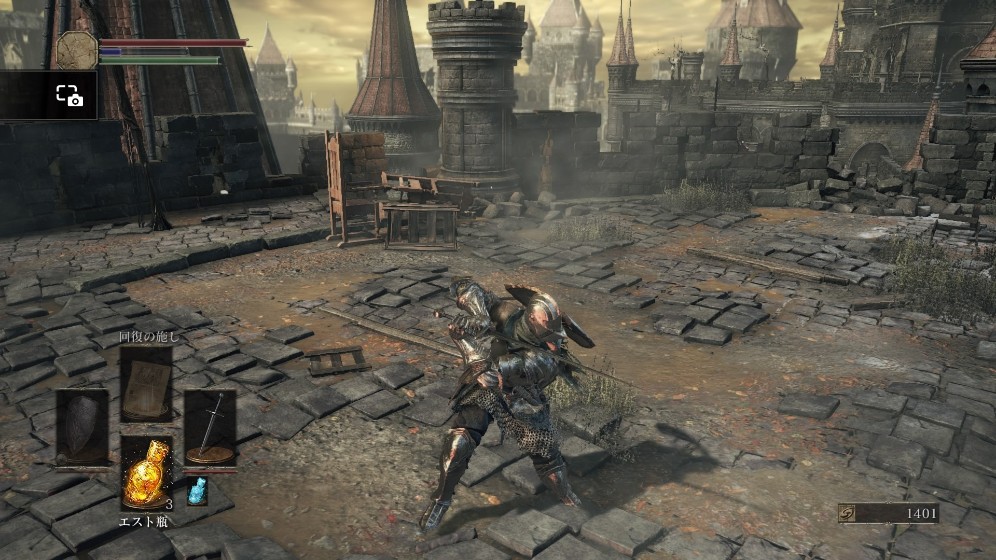The image size is (996, 560).
Task: Choose the 回復の施し spell slot
Action: click(146, 383)
